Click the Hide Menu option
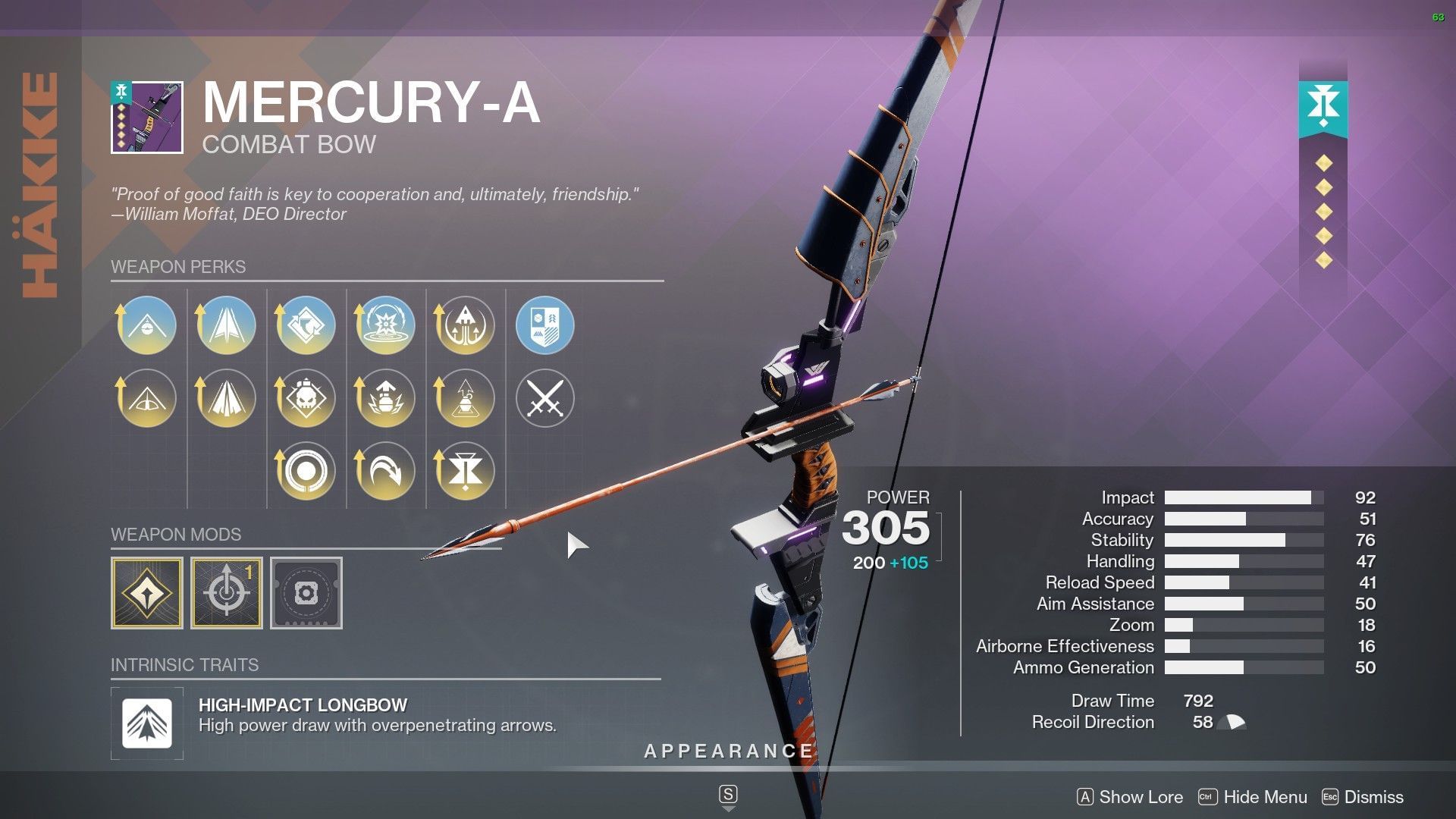This screenshot has width=1456, height=819. point(1265,797)
